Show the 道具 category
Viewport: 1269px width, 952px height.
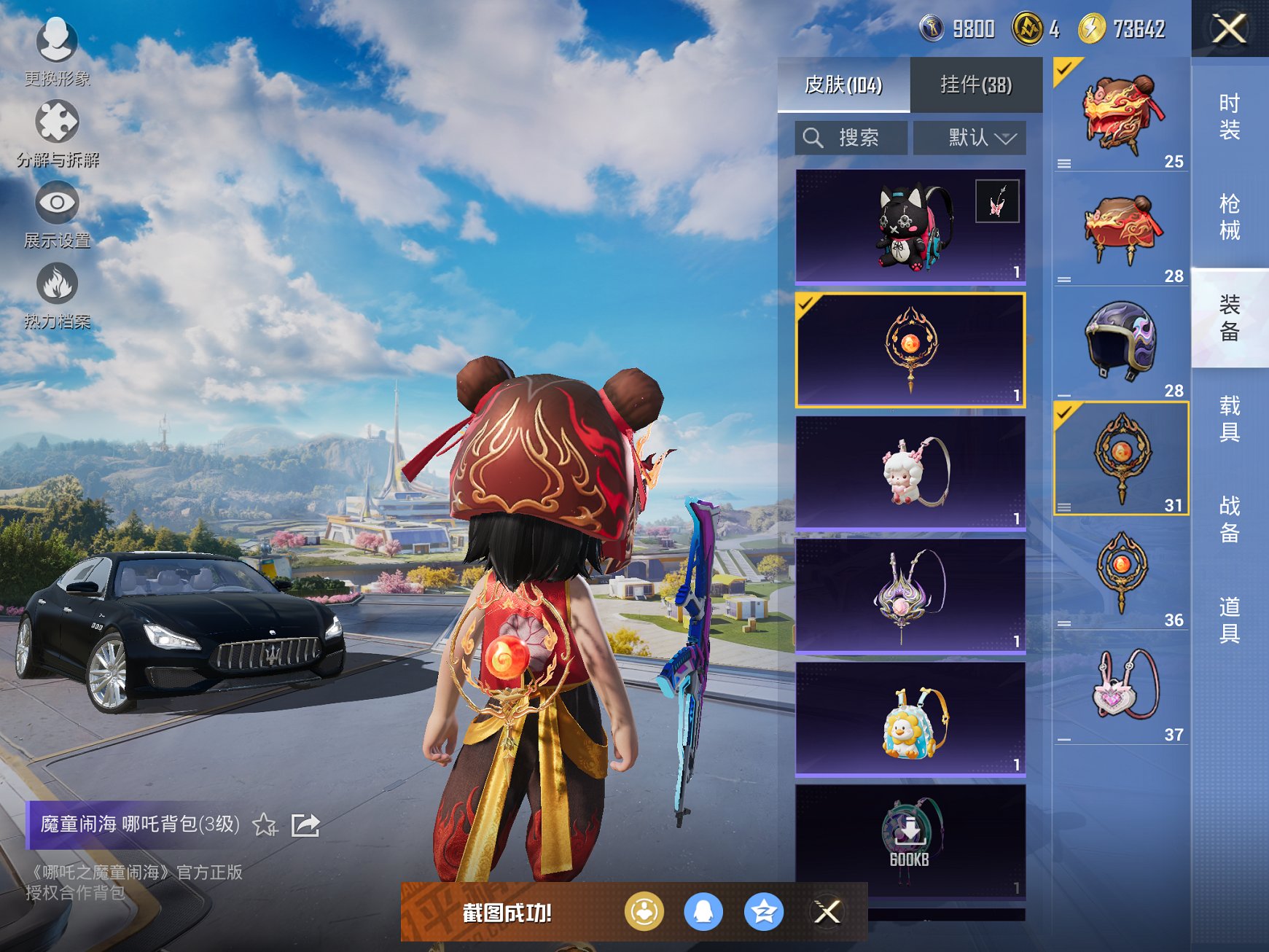click(1229, 620)
